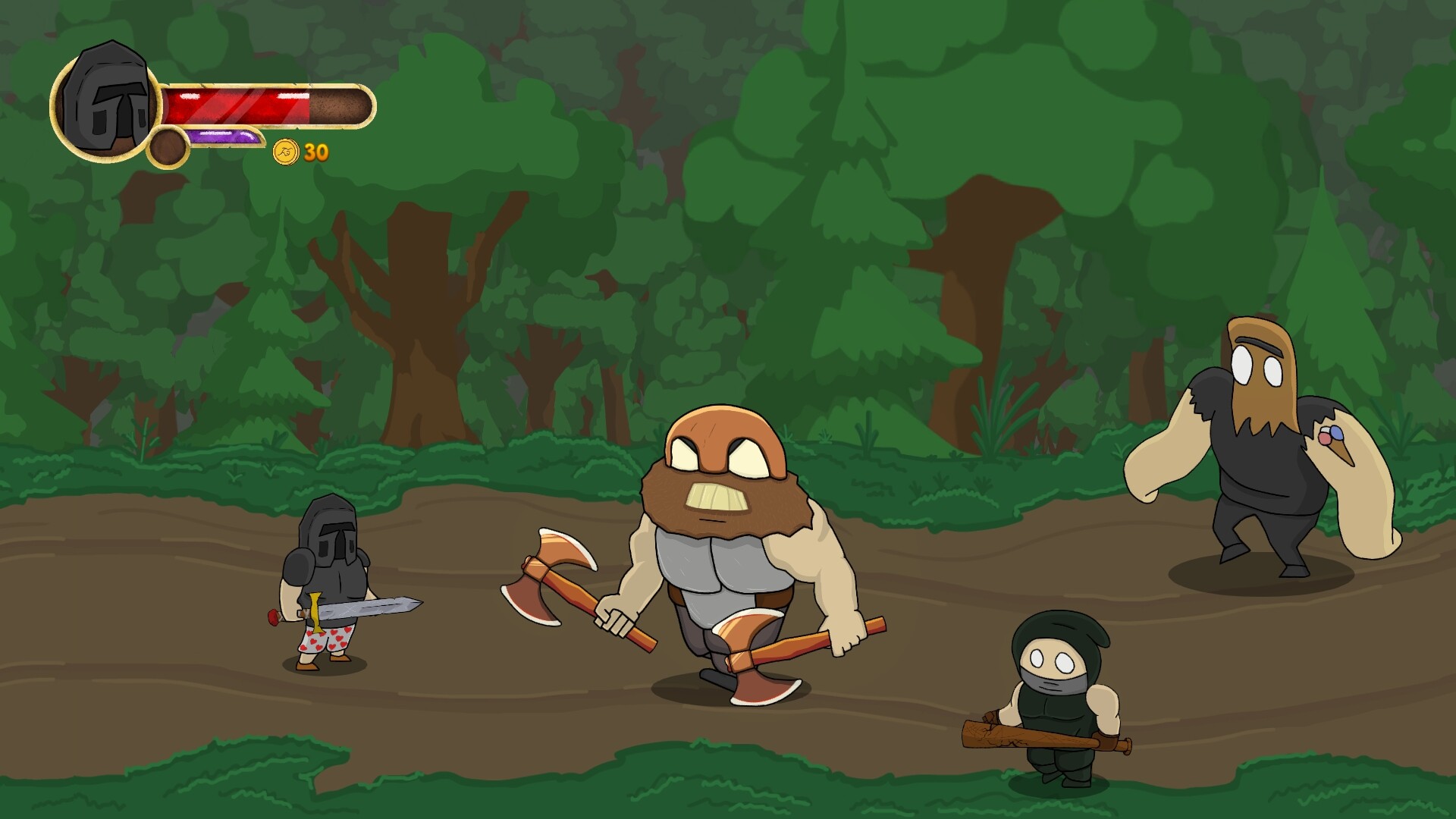The width and height of the screenshot is (1456, 819).
Task: Click the purple stamina bar
Action: point(224,137)
